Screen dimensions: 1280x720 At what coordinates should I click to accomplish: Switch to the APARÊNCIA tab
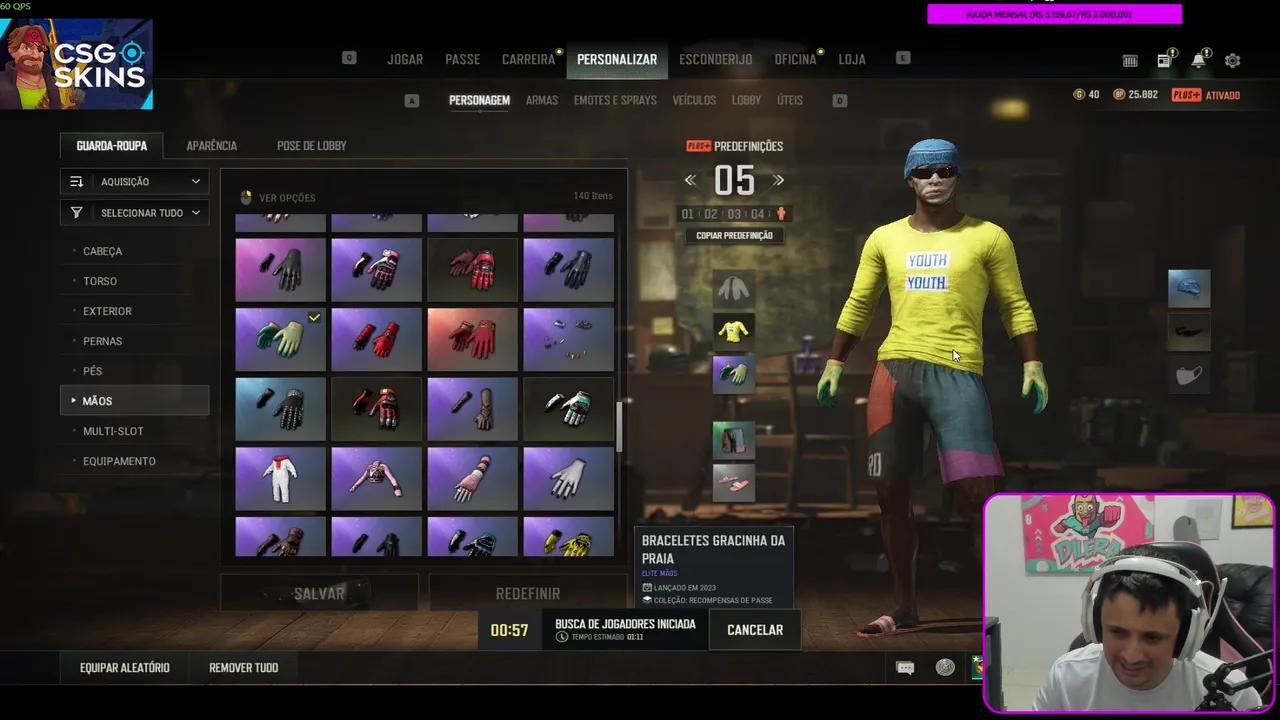pyautogui.click(x=211, y=145)
